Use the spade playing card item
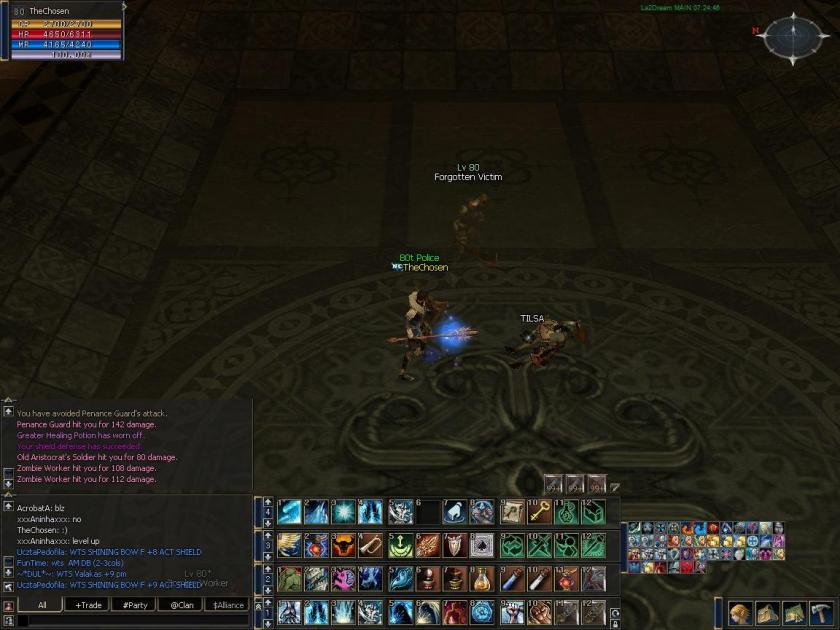 [482, 546]
